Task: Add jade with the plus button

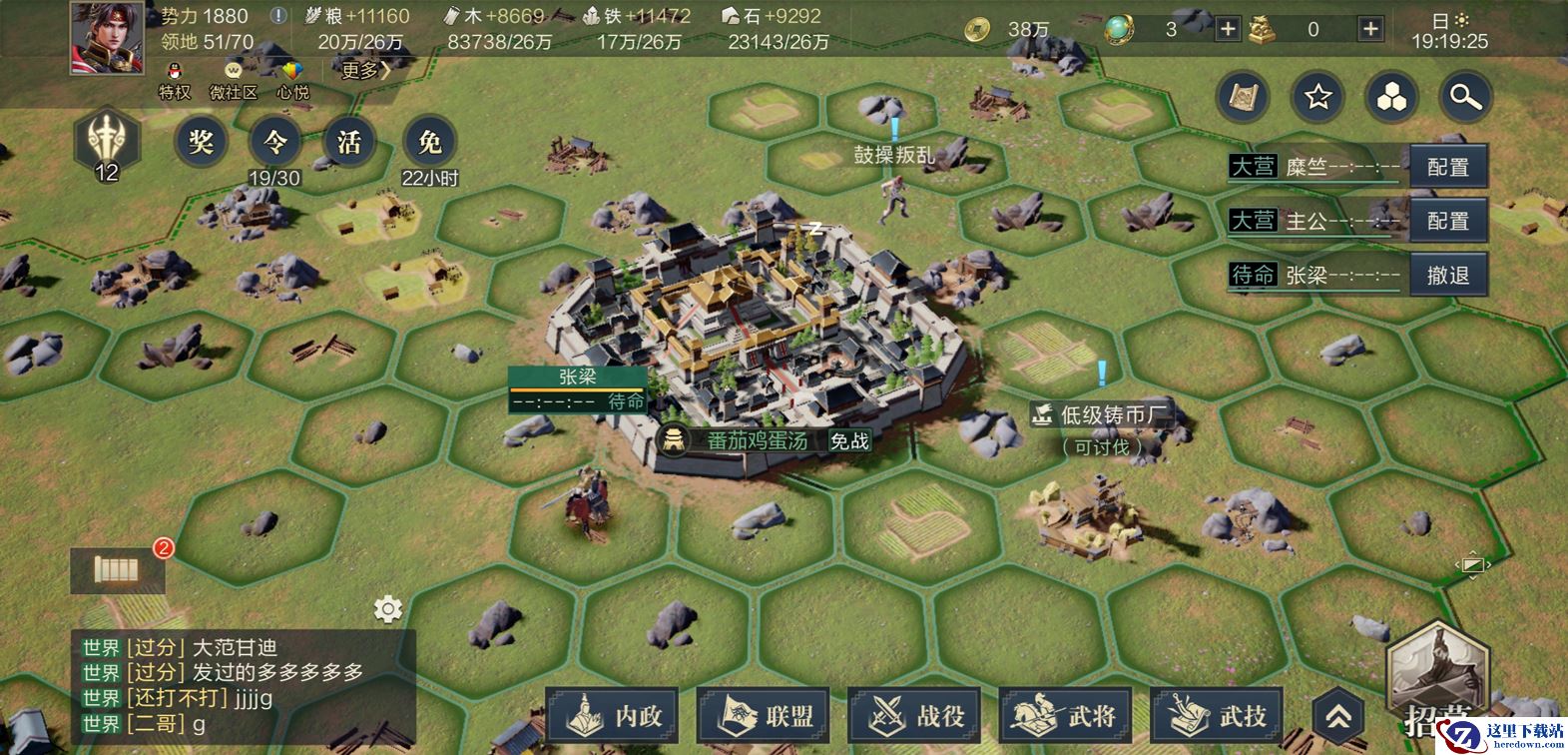Action: [x=1228, y=29]
